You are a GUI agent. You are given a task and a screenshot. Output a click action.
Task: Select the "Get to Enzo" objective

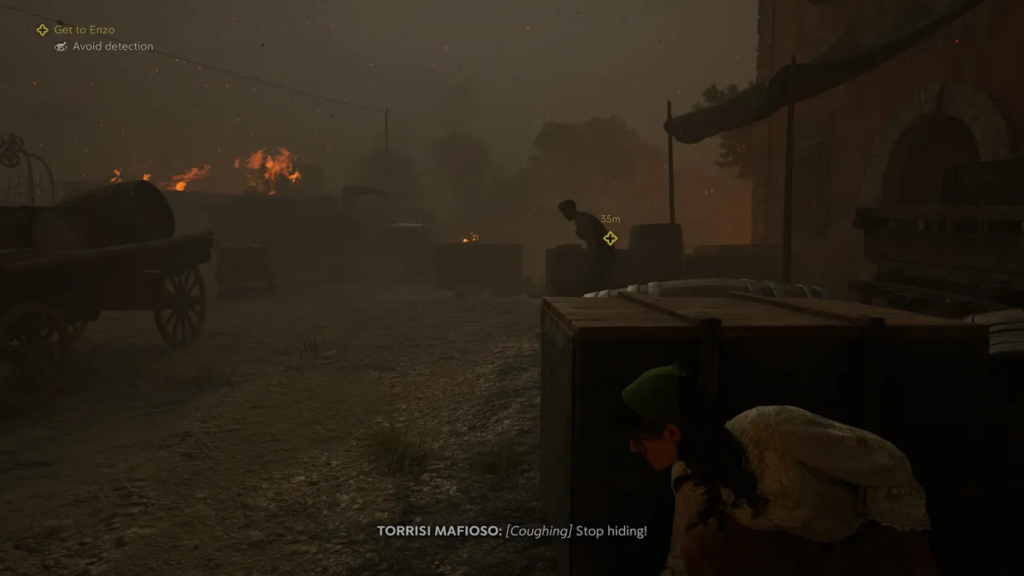click(x=83, y=30)
